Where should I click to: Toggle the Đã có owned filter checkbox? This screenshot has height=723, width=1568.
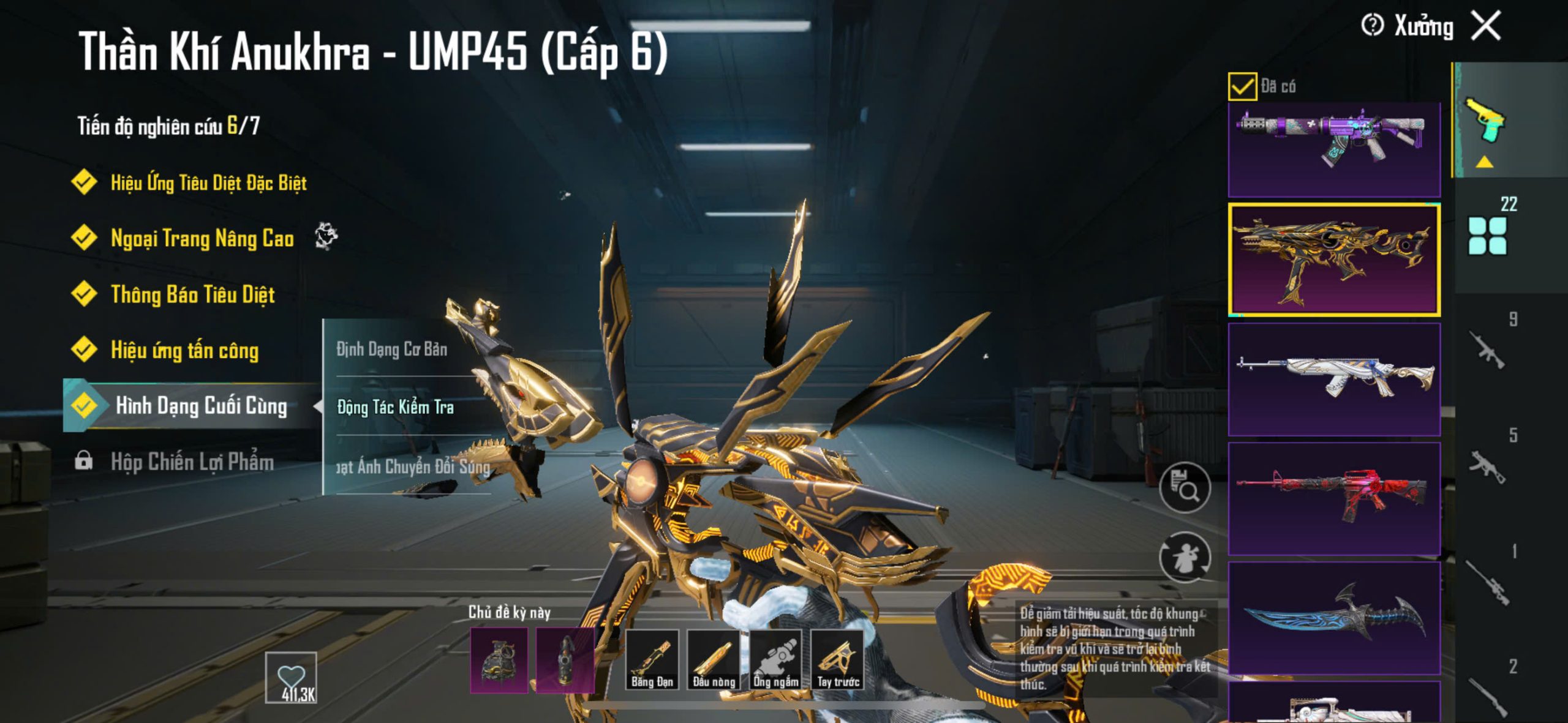1242,86
